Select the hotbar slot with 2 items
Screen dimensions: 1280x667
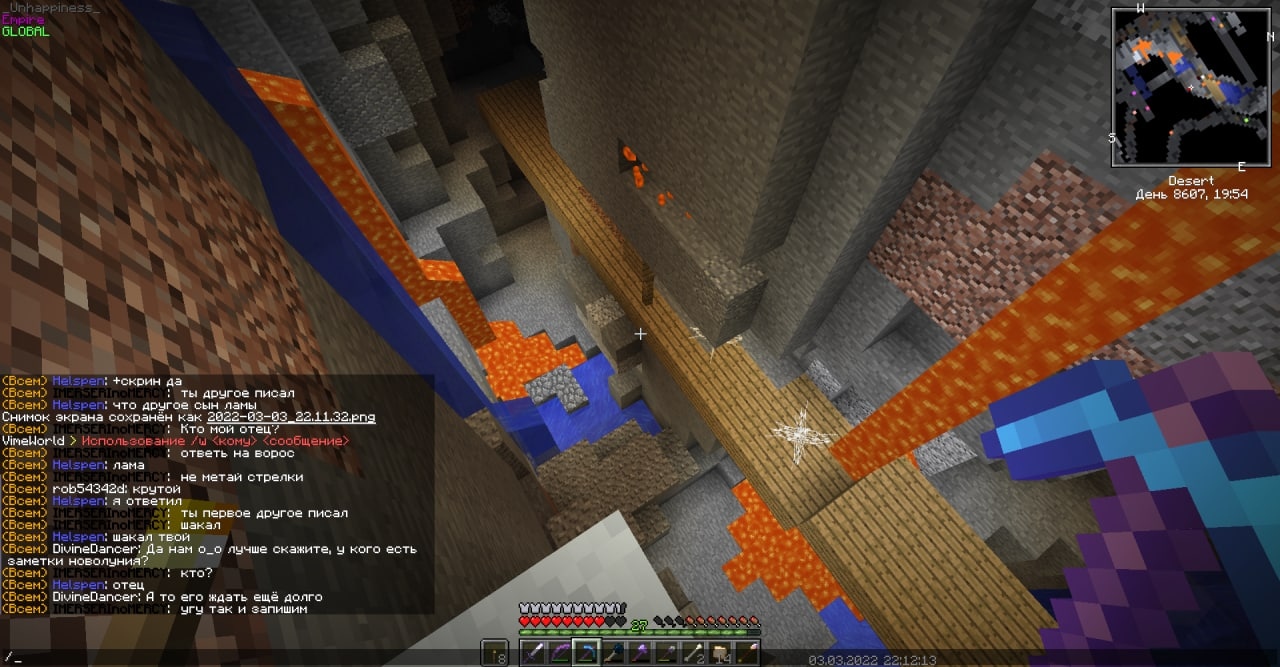[697, 652]
